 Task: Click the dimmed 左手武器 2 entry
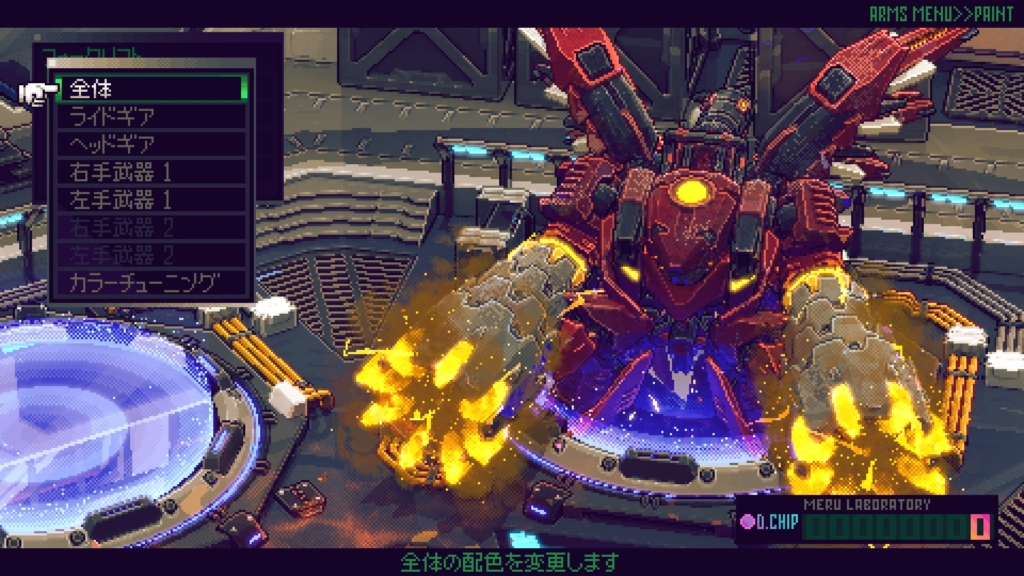tap(150, 255)
